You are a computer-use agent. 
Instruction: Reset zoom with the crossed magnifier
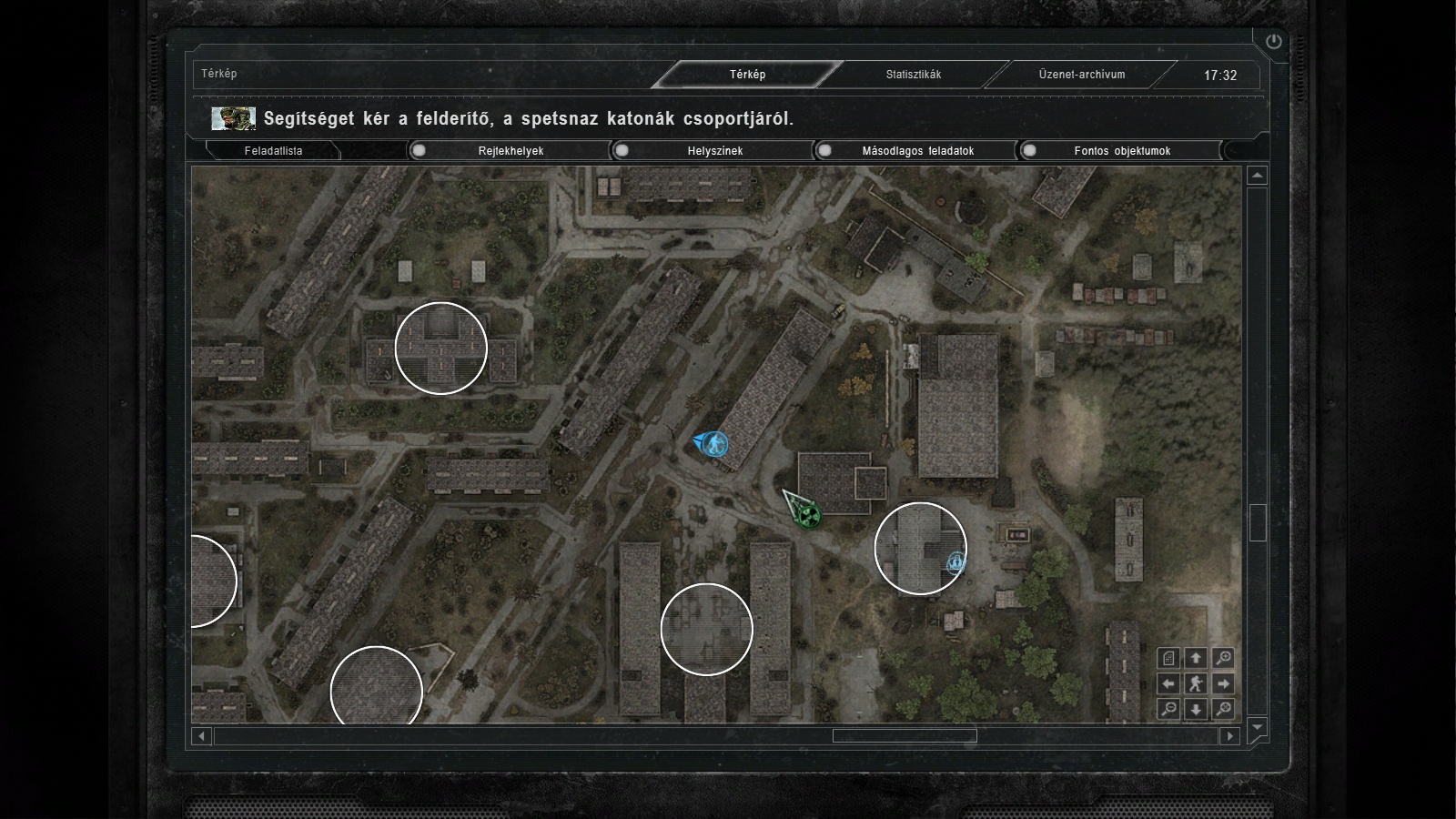click(x=1223, y=709)
